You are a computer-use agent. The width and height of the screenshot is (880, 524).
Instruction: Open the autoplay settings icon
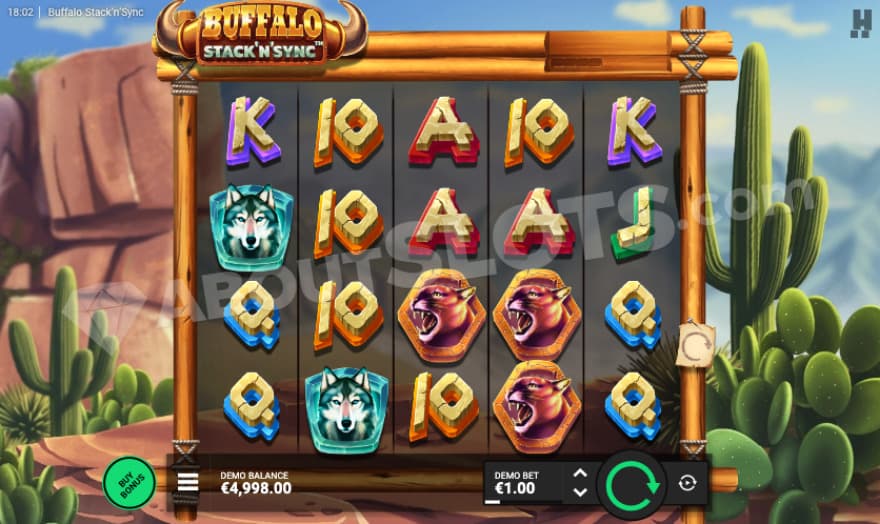(687, 483)
